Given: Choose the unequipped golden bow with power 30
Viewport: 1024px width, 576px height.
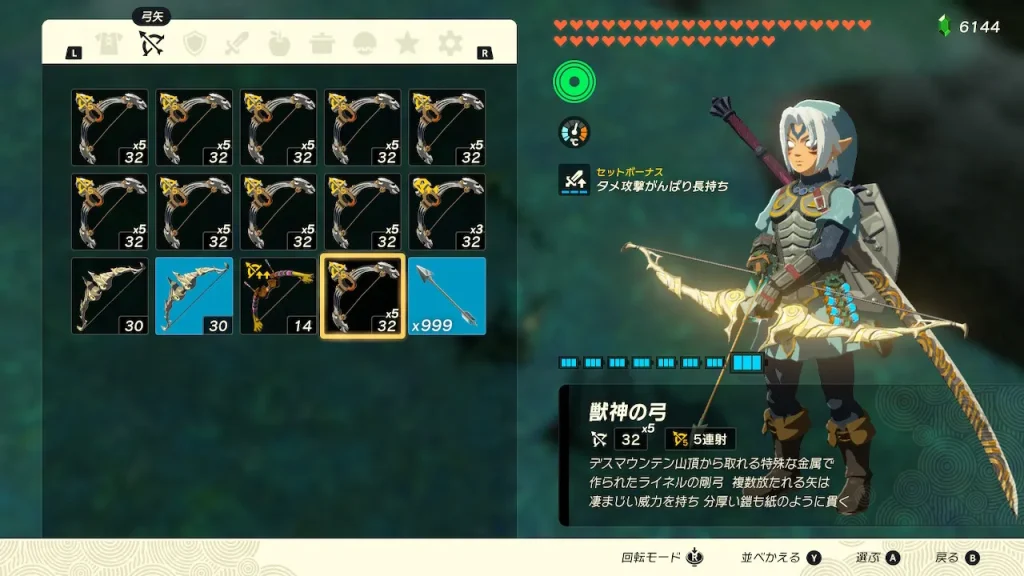Looking at the screenshot, I should tap(110, 296).
